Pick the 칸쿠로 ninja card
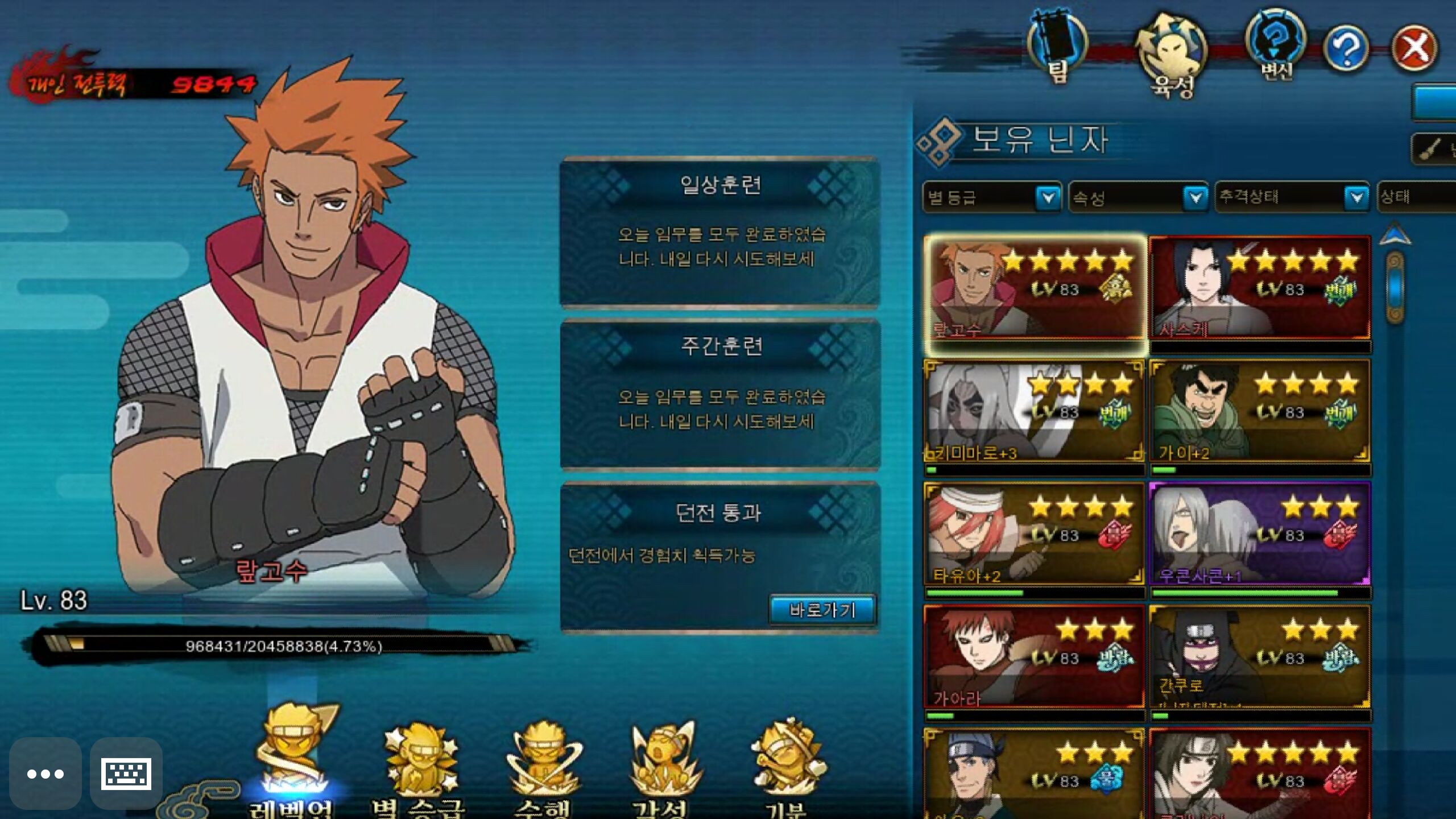This screenshot has width=1456, height=819. coord(1259,657)
